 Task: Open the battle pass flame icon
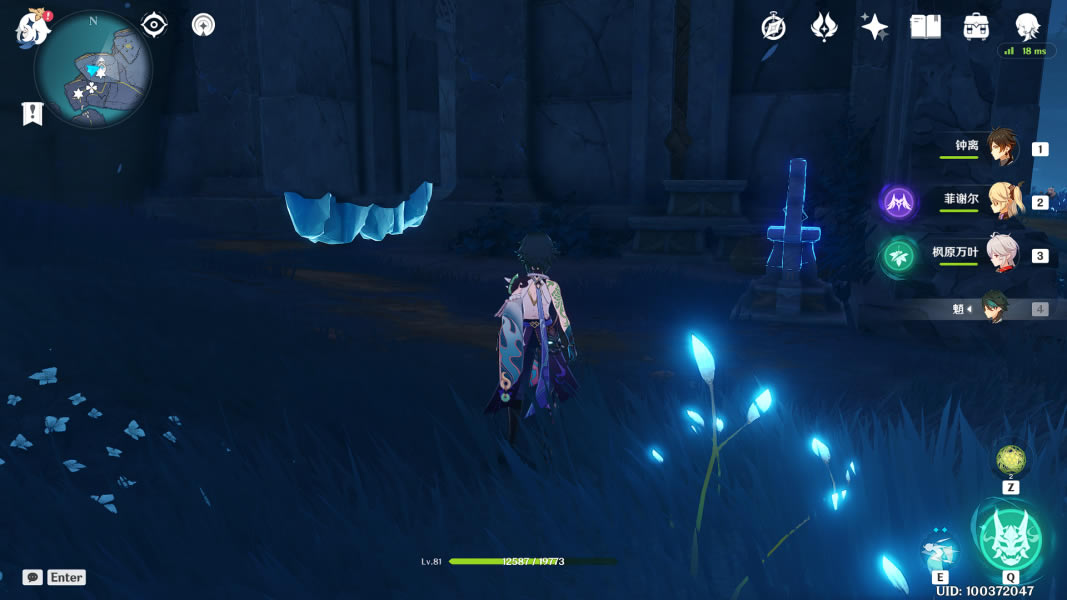824,27
